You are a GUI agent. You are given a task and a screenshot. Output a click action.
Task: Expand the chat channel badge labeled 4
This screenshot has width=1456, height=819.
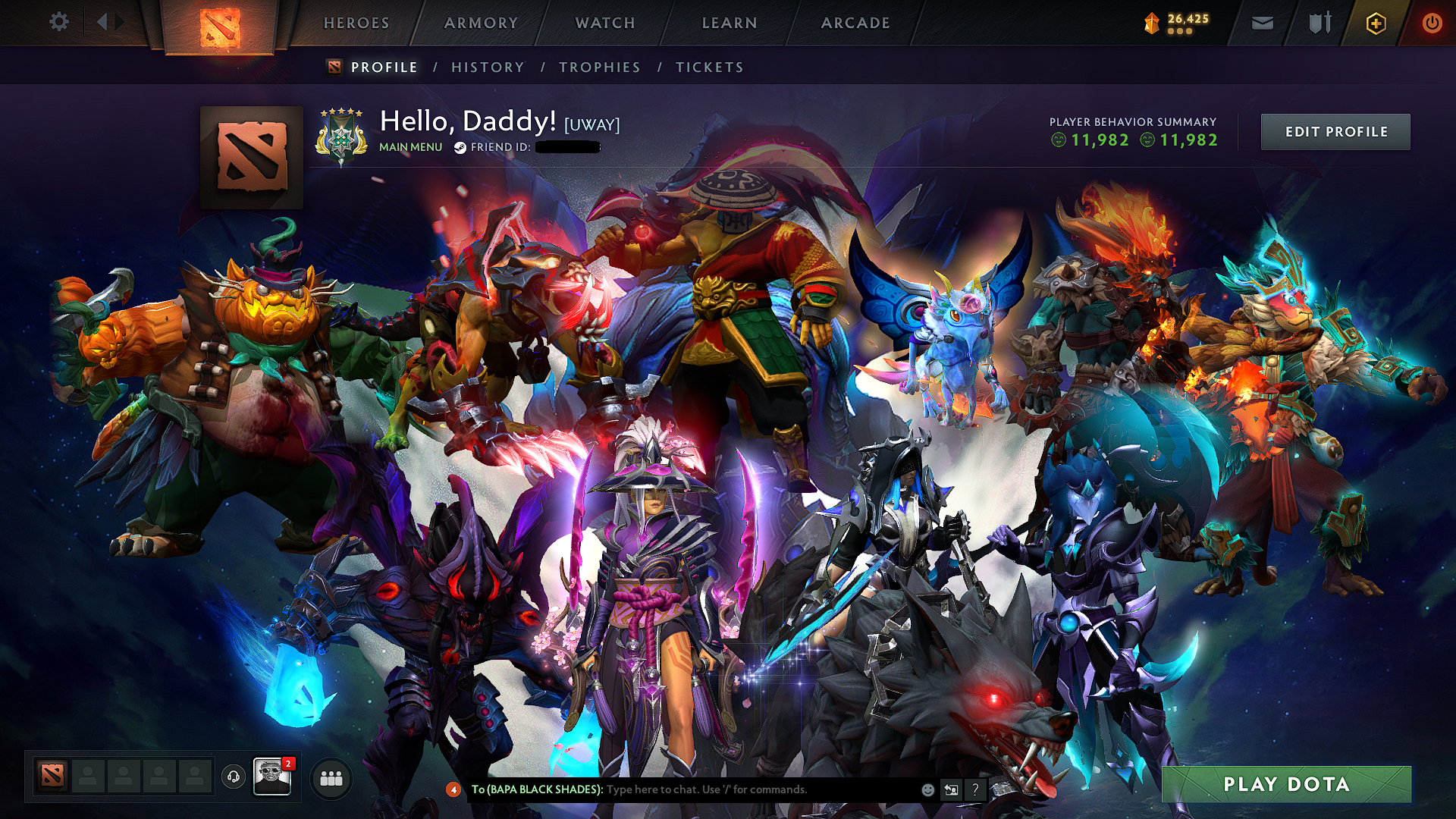453,789
